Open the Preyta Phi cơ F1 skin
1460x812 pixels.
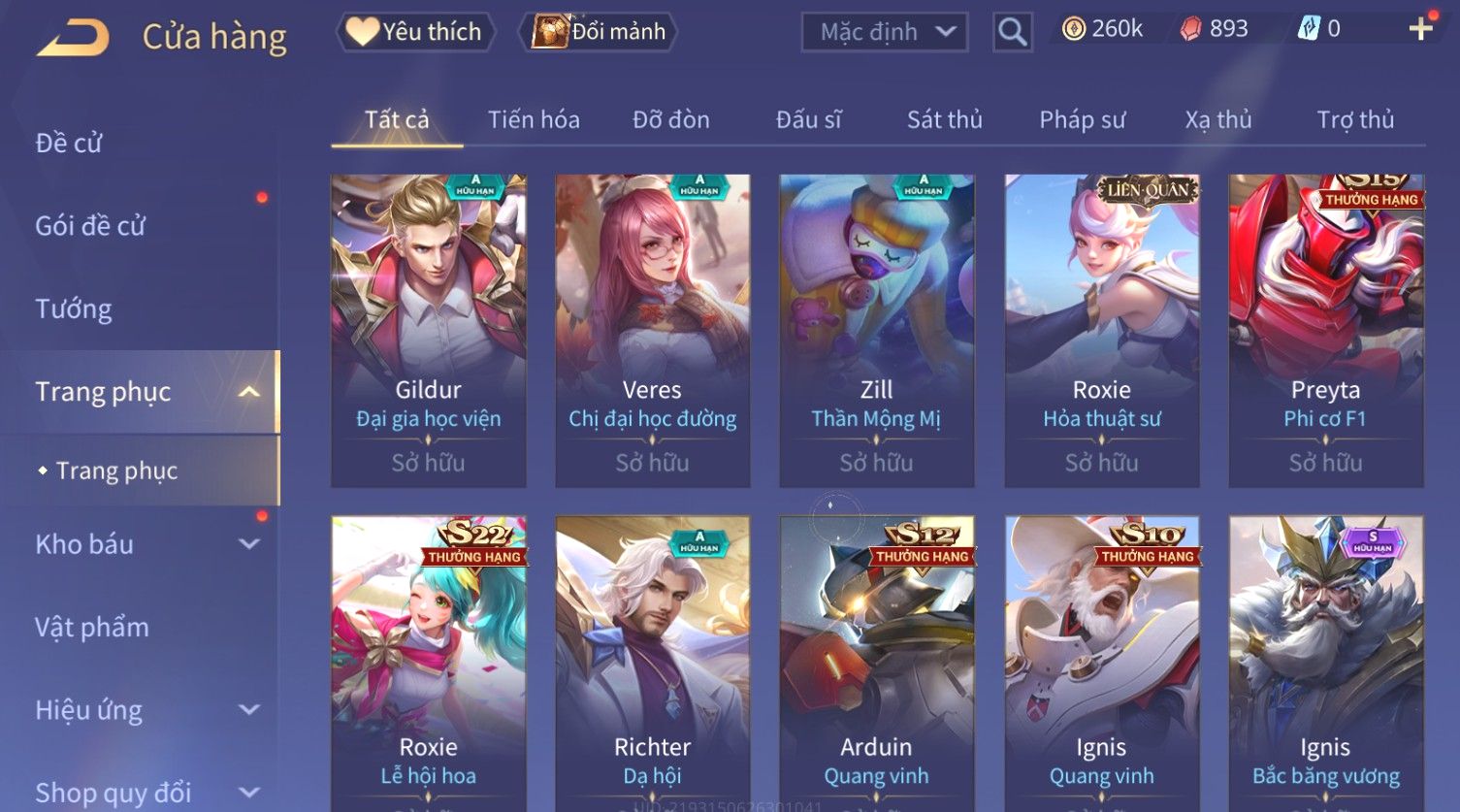[1325, 330]
